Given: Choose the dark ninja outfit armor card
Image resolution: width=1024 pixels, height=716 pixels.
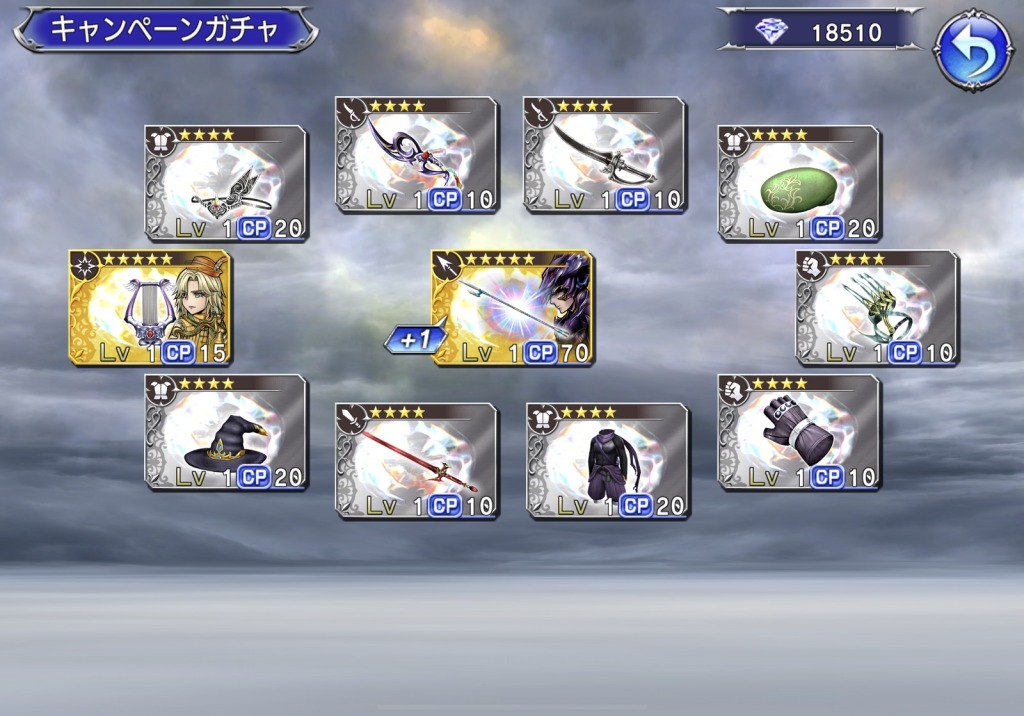Looking at the screenshot, I should click(608, 460).
